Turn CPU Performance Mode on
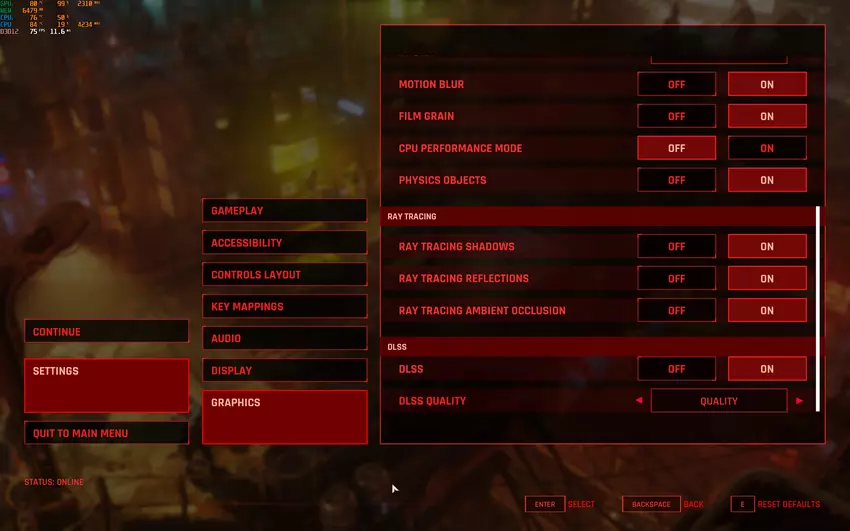 [767, 149]
